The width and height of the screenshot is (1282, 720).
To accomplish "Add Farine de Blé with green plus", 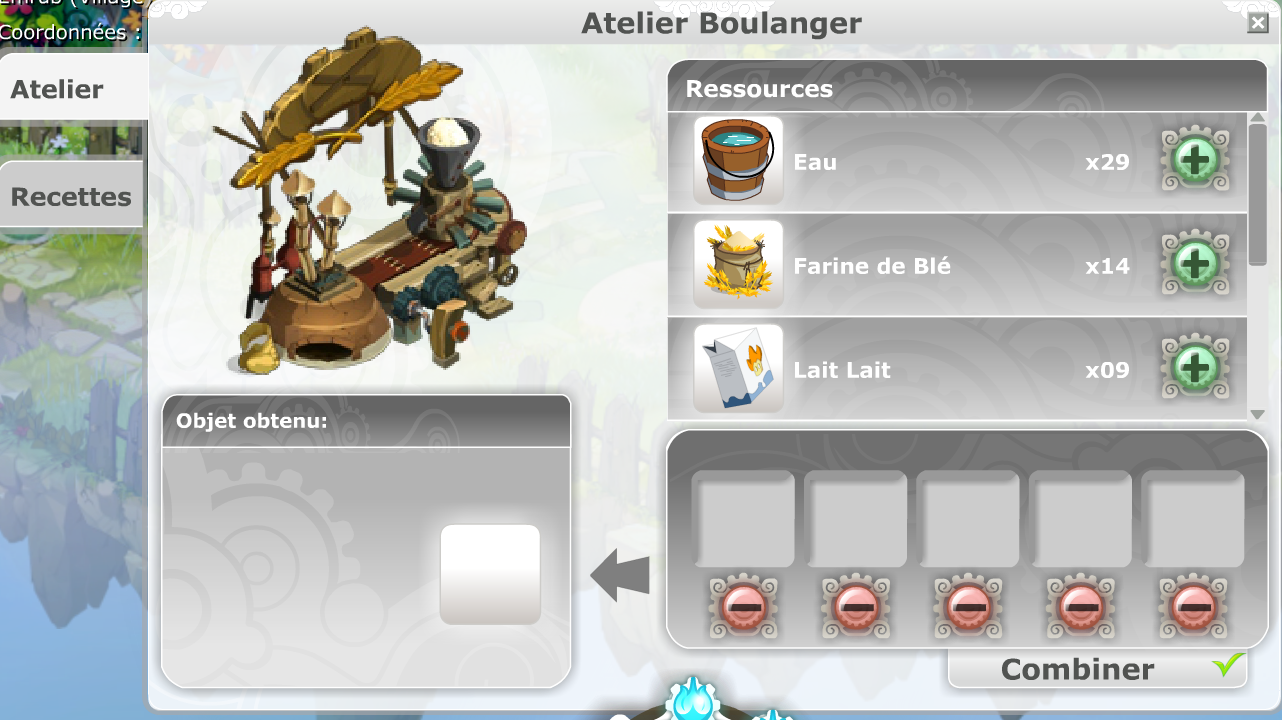I will coord(1195,265).
